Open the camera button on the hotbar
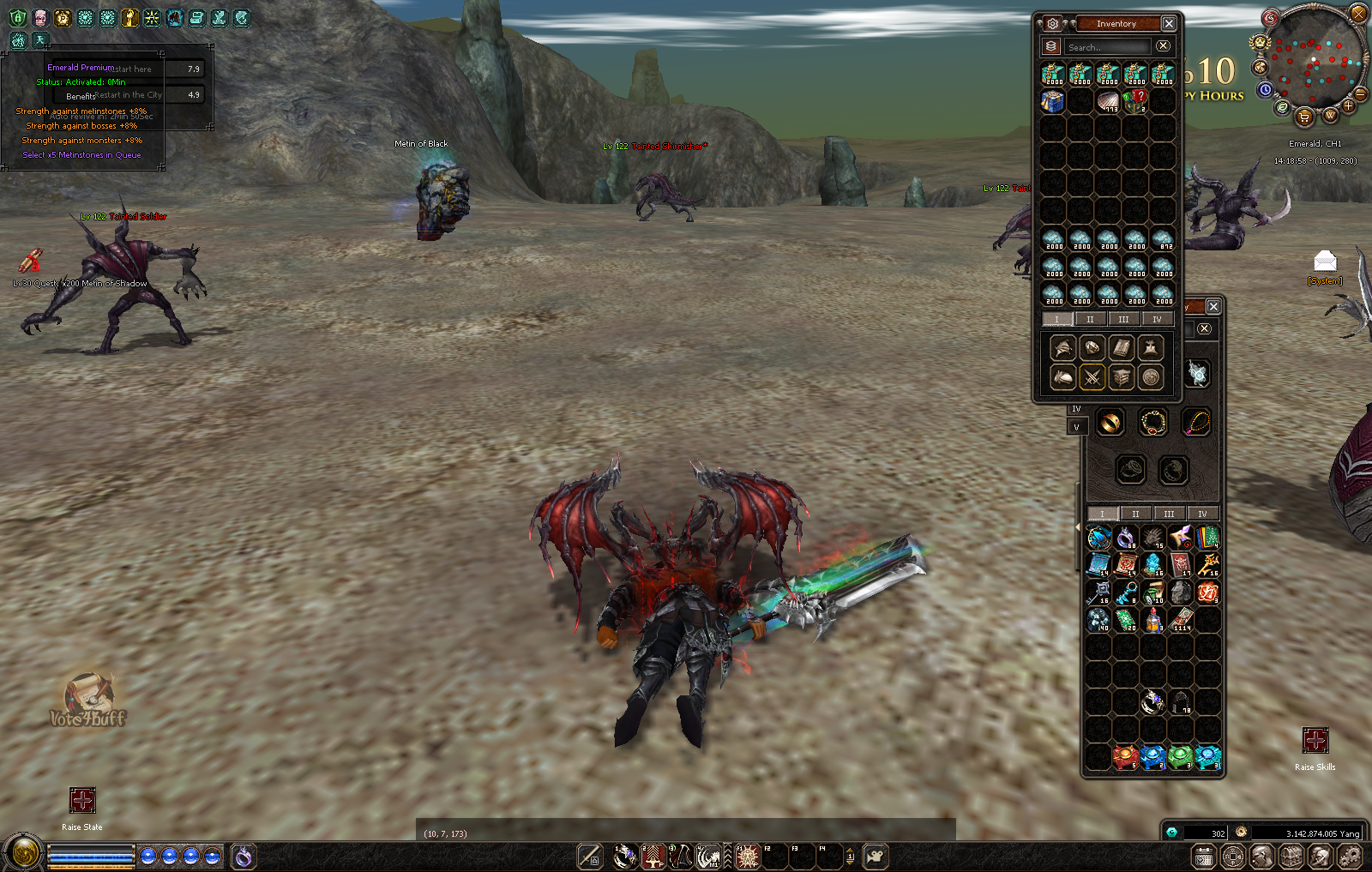The image size is (1372, 872). pos(876,856)
